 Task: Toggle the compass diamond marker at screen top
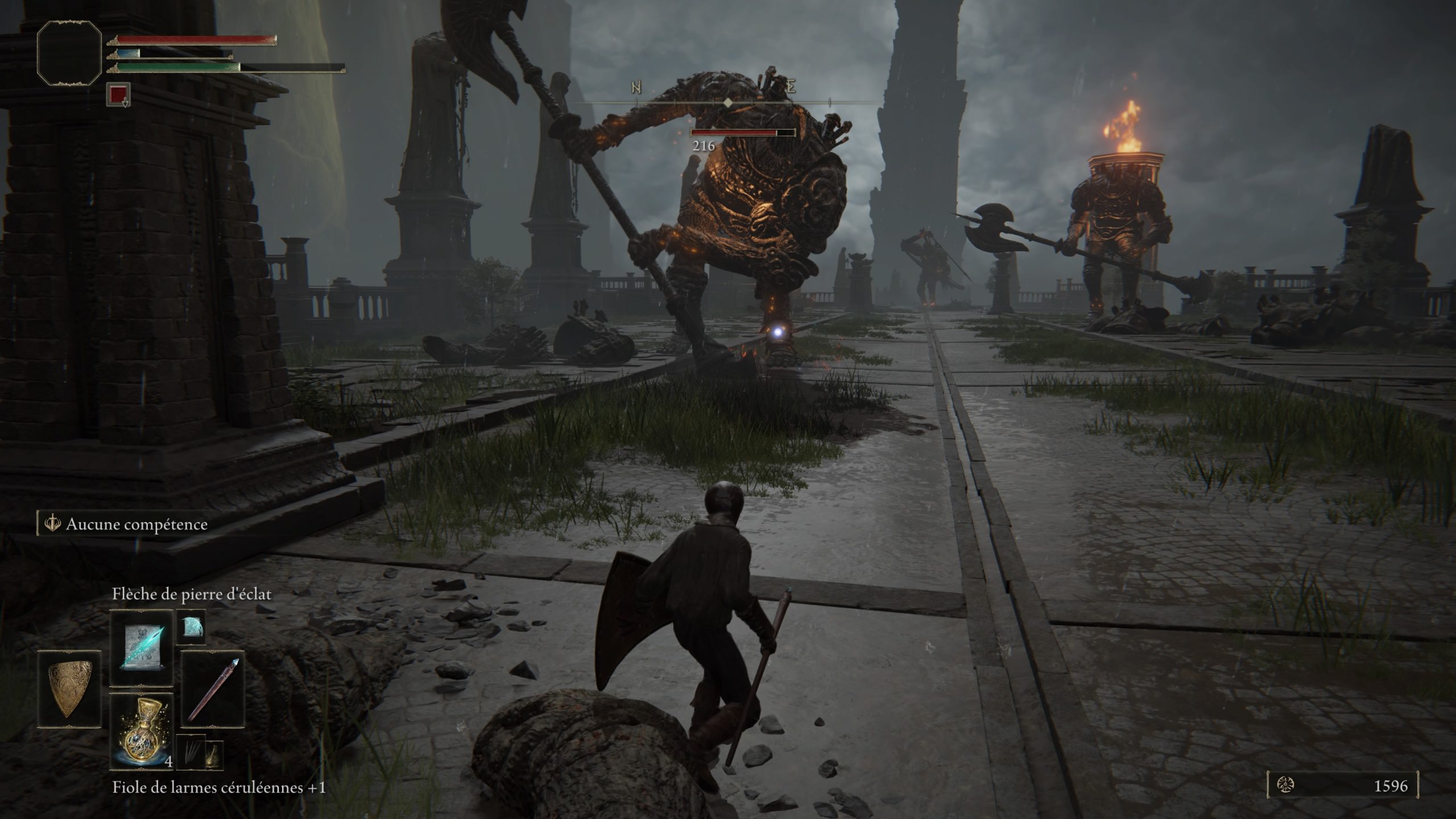[727, 103]
